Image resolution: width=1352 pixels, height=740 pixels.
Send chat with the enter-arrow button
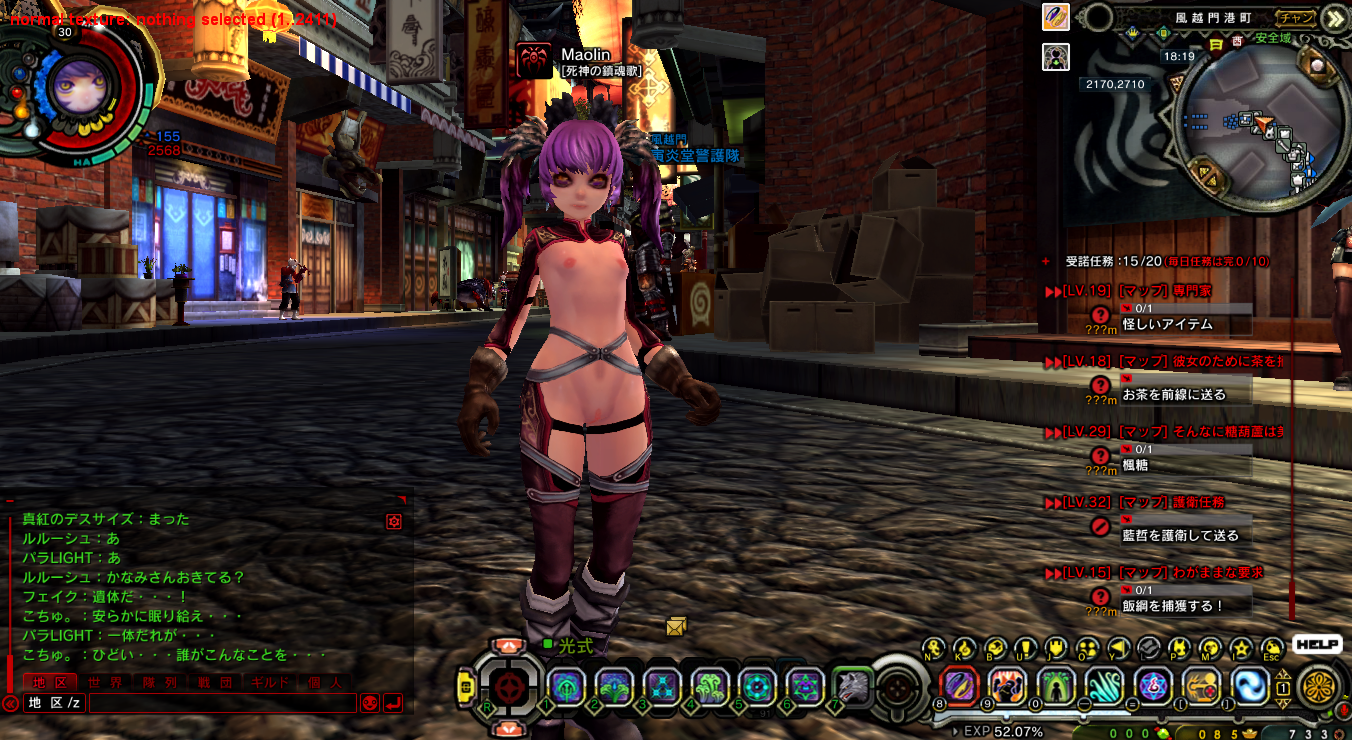click(x=393, y=703)
